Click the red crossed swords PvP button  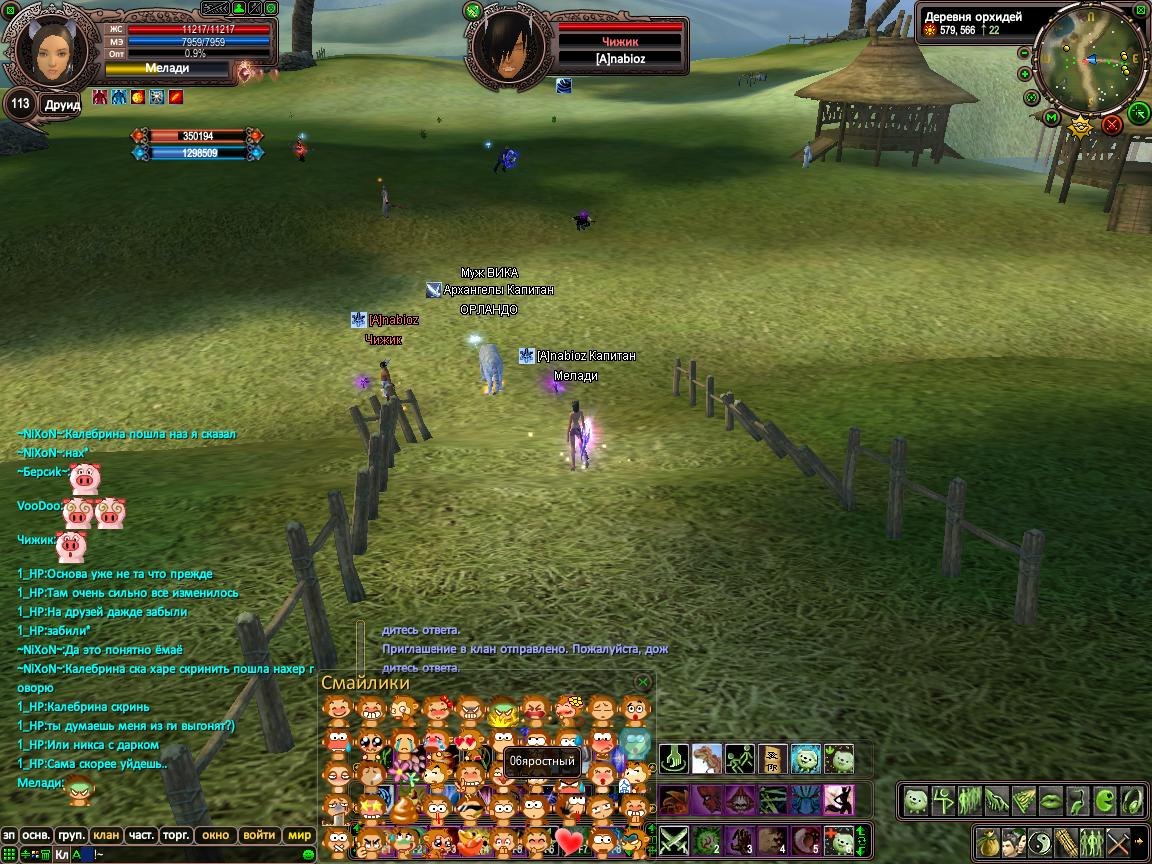click(x=1111, y=125)
